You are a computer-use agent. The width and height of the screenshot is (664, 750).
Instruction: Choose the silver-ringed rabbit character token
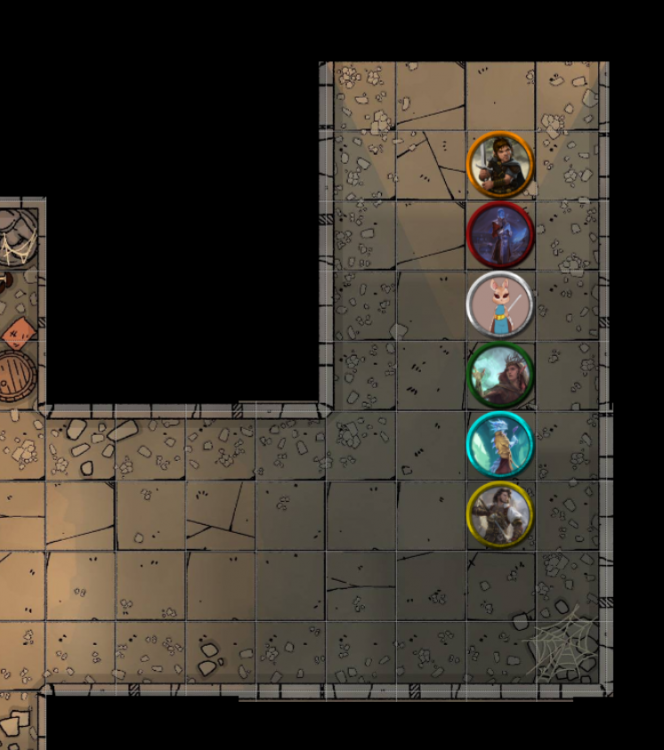pyautogui.click(x=500, y=304)
